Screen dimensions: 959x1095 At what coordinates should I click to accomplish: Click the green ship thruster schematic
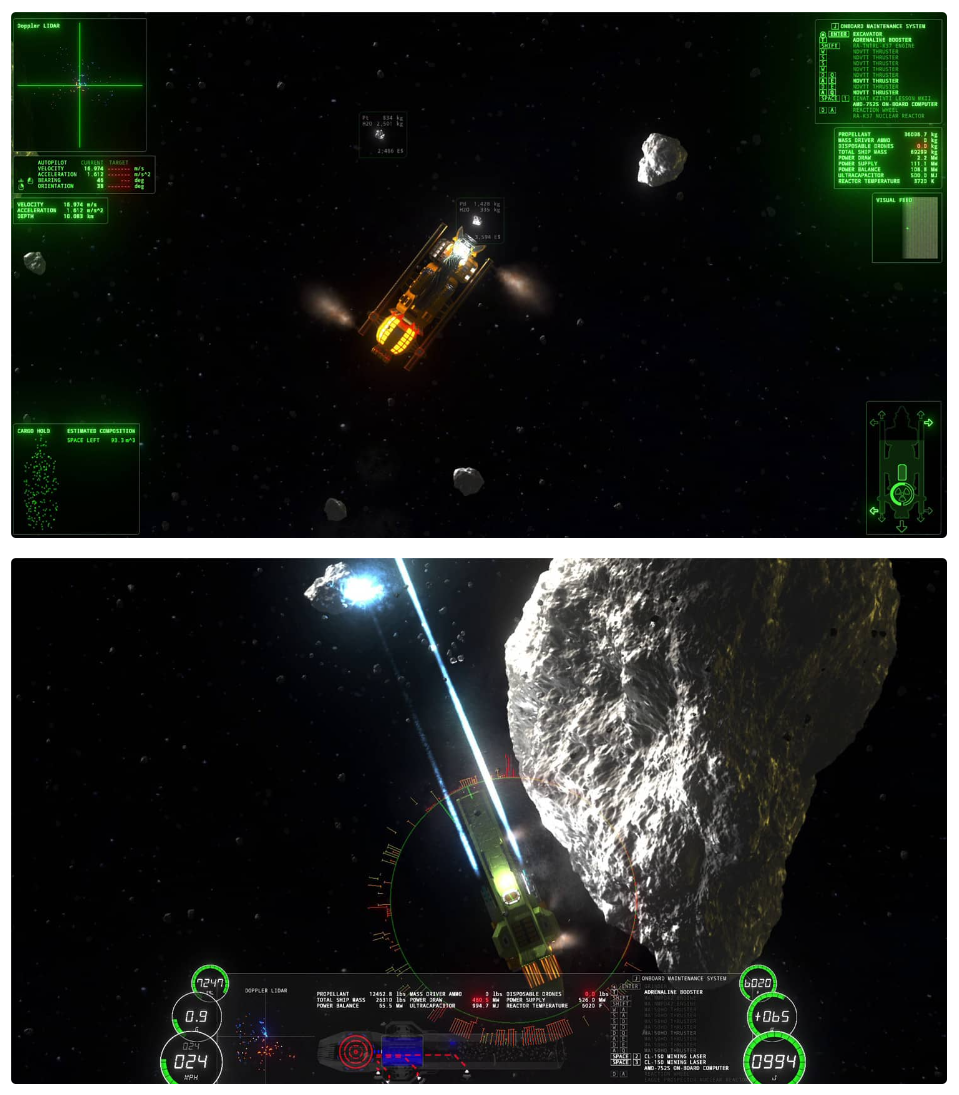(903, 467)
